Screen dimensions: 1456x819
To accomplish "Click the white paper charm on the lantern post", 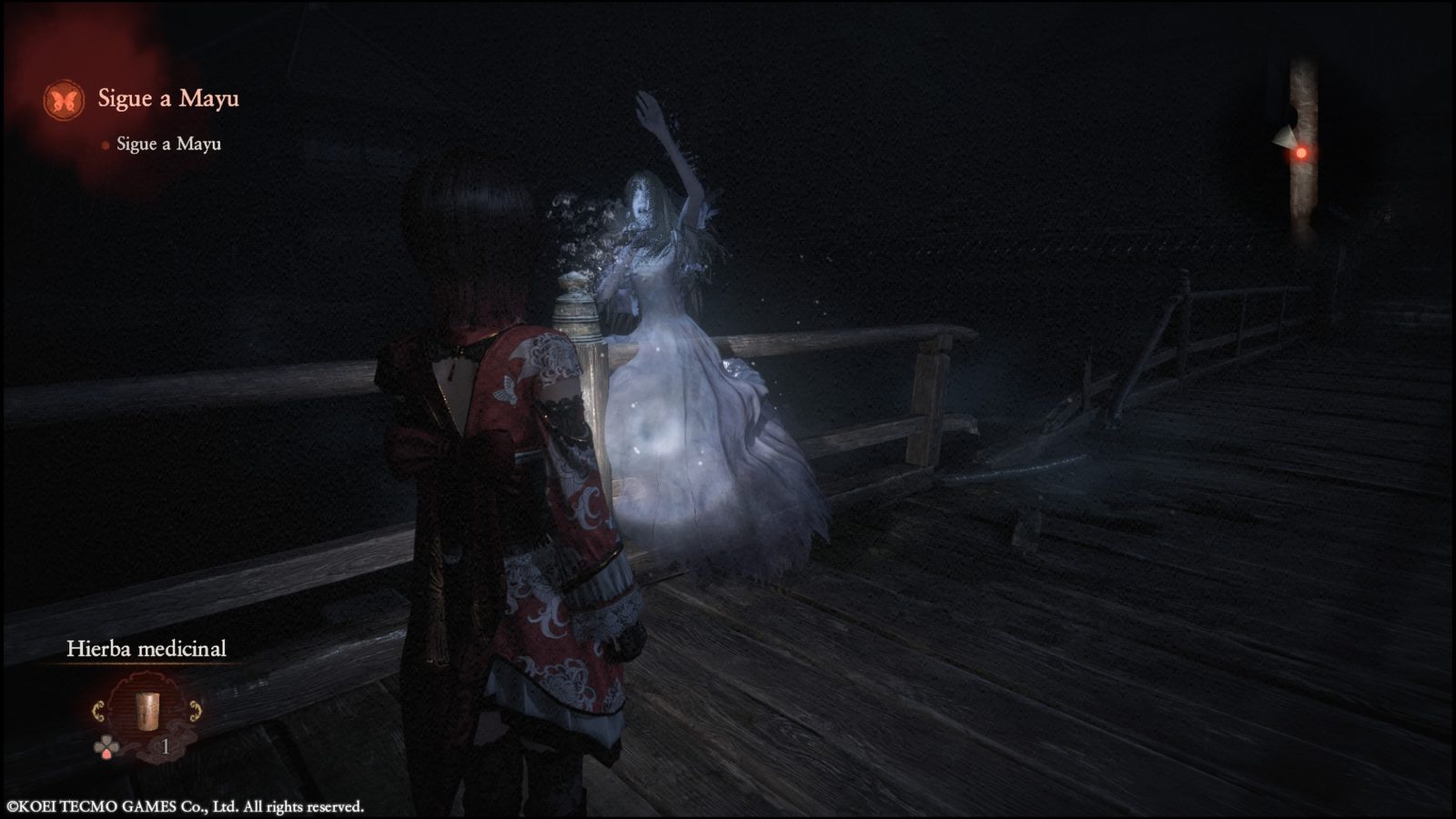I will [1285, 136].
